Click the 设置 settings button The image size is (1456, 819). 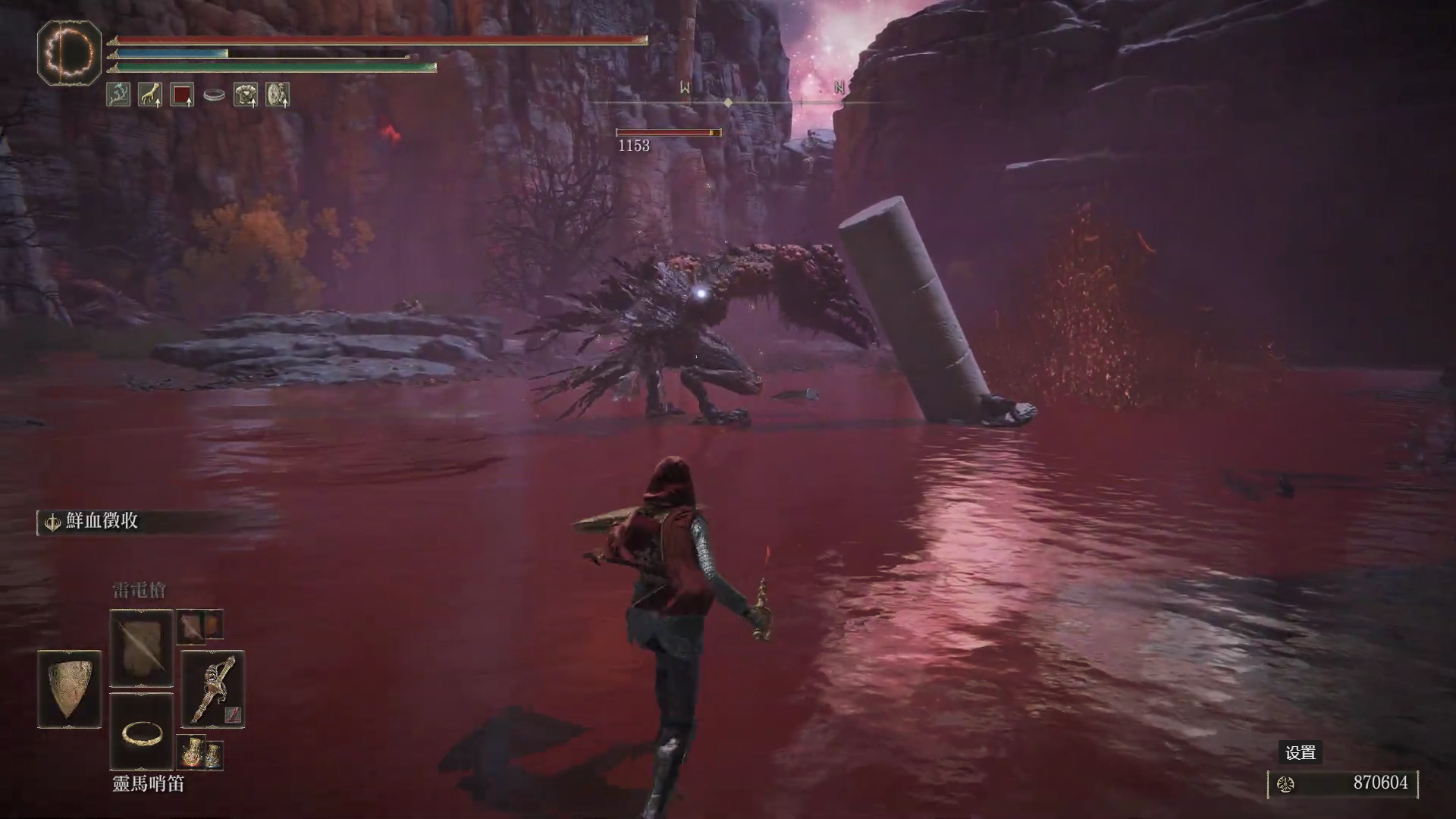[x=1300, y=752]
